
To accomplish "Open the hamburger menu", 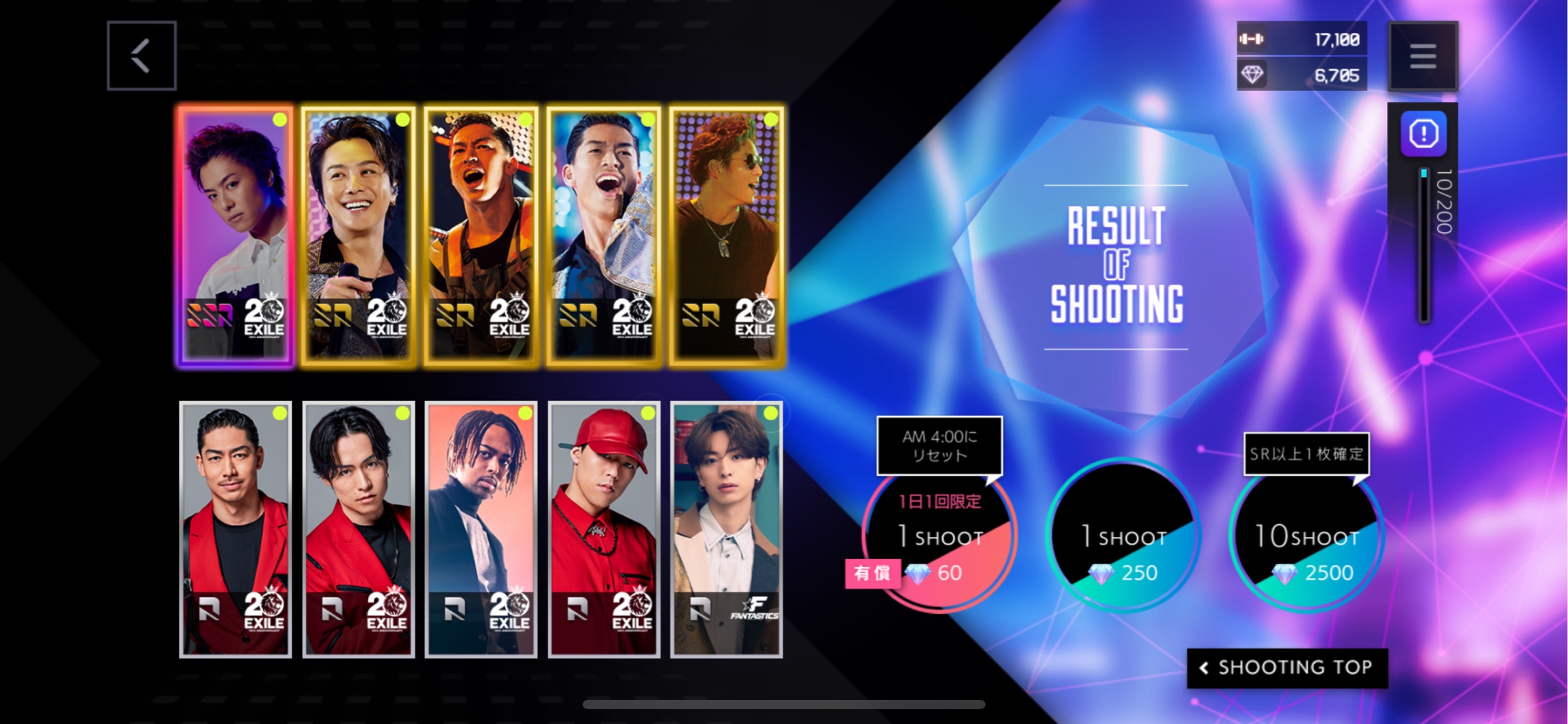I will (x=1422, y=56).
